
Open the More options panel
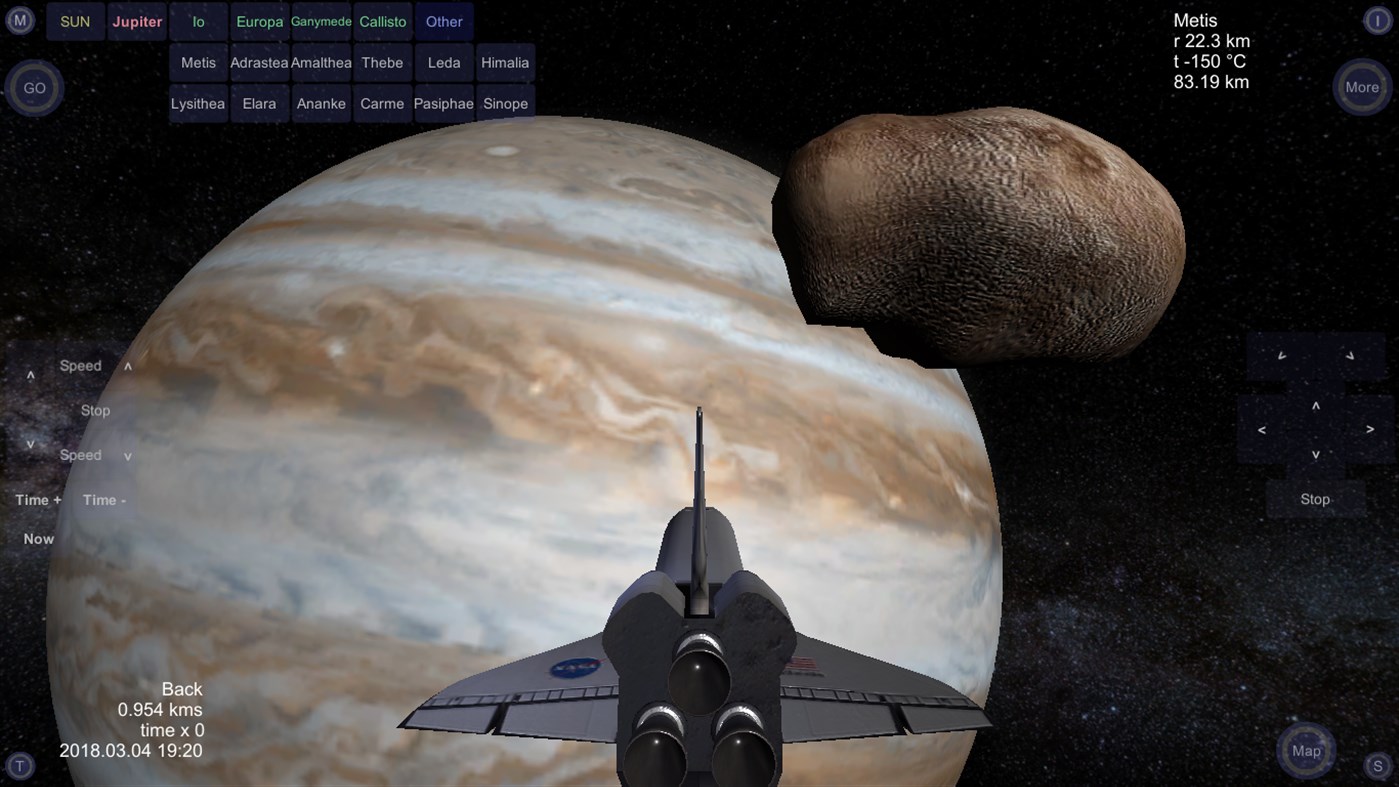pyautogui.click(x=1361, y=87)
